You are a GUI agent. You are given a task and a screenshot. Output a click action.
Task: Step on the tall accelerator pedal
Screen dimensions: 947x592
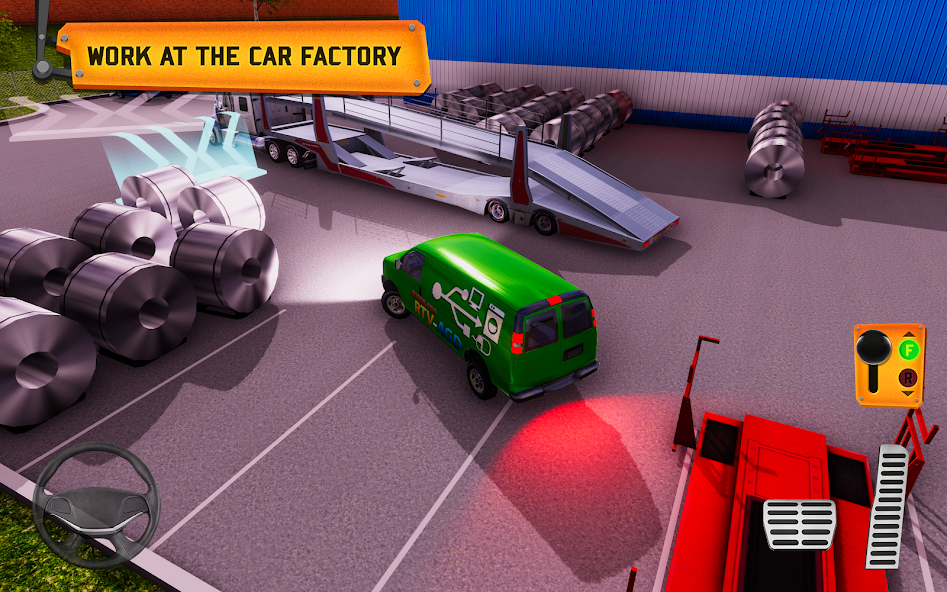click(x=887, y=507)
